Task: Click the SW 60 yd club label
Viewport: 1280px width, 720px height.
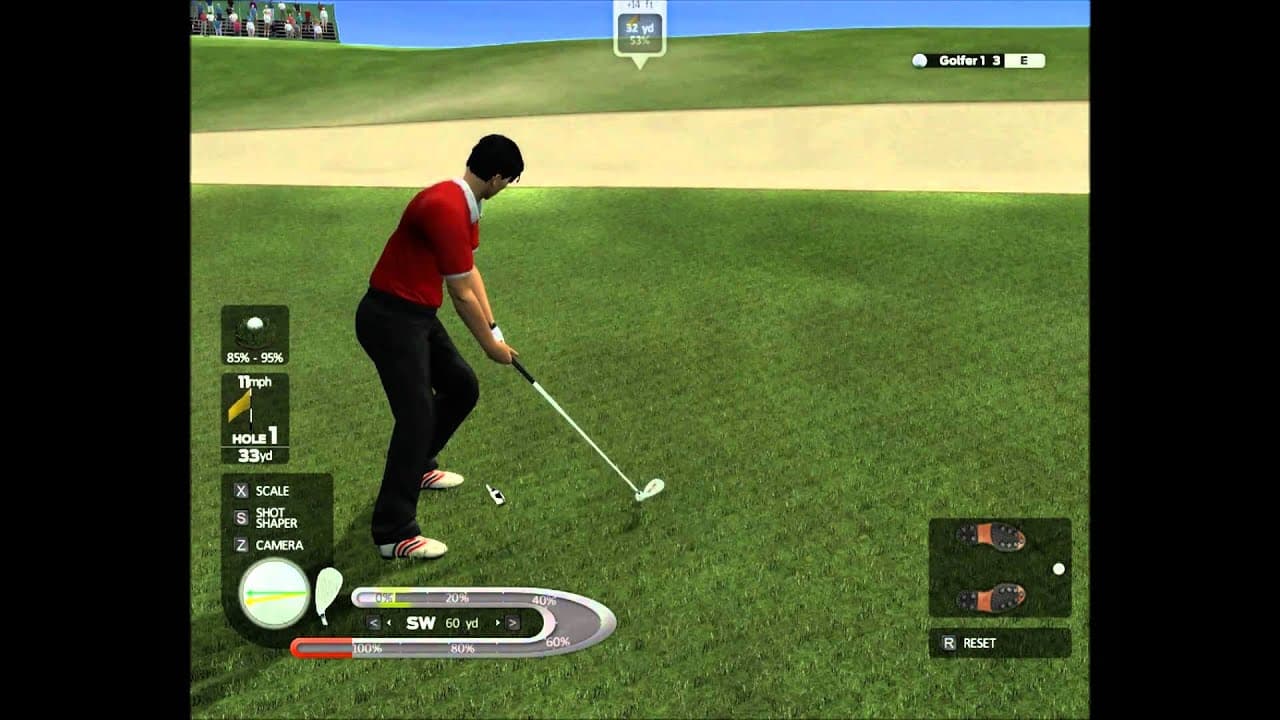Action: click(x=440, y=625)
